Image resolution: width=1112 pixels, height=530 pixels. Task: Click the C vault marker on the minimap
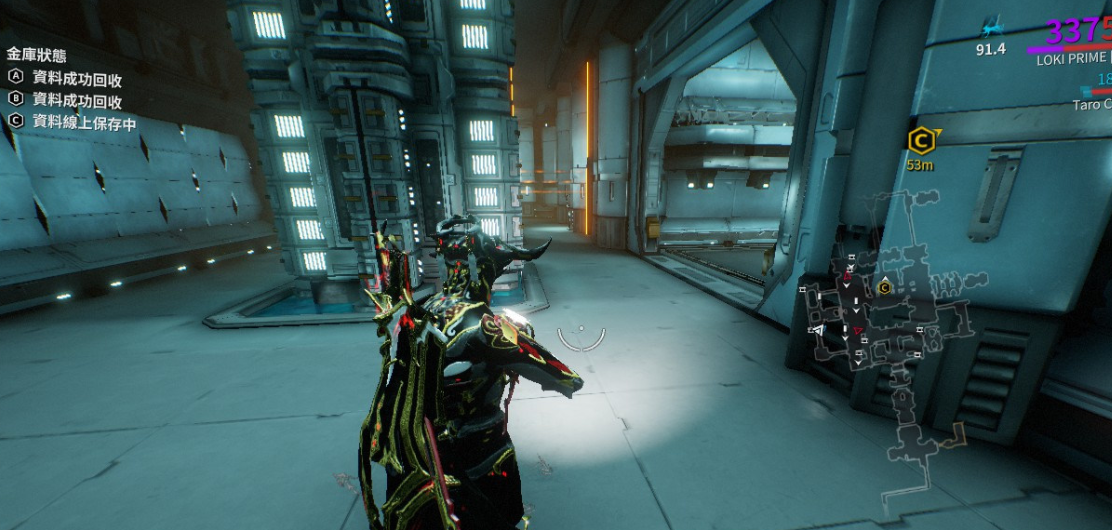click(884, 288)
